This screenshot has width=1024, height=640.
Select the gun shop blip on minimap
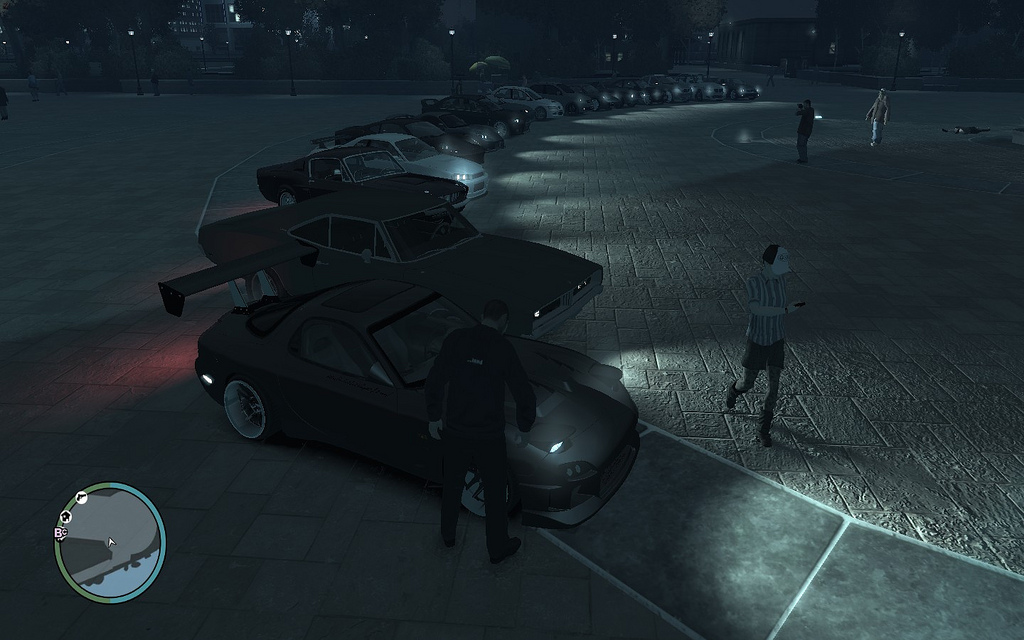[x=82, y=497]
